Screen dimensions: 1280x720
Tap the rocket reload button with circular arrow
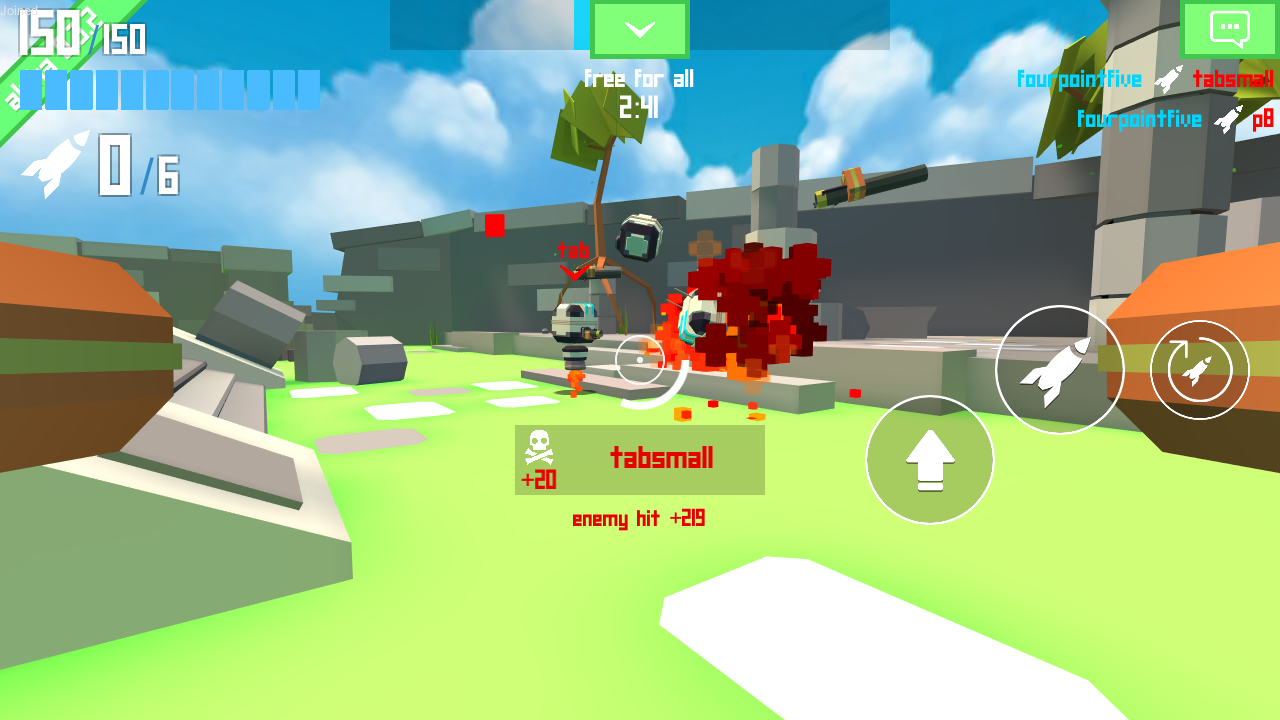[x=1198, y=369]
